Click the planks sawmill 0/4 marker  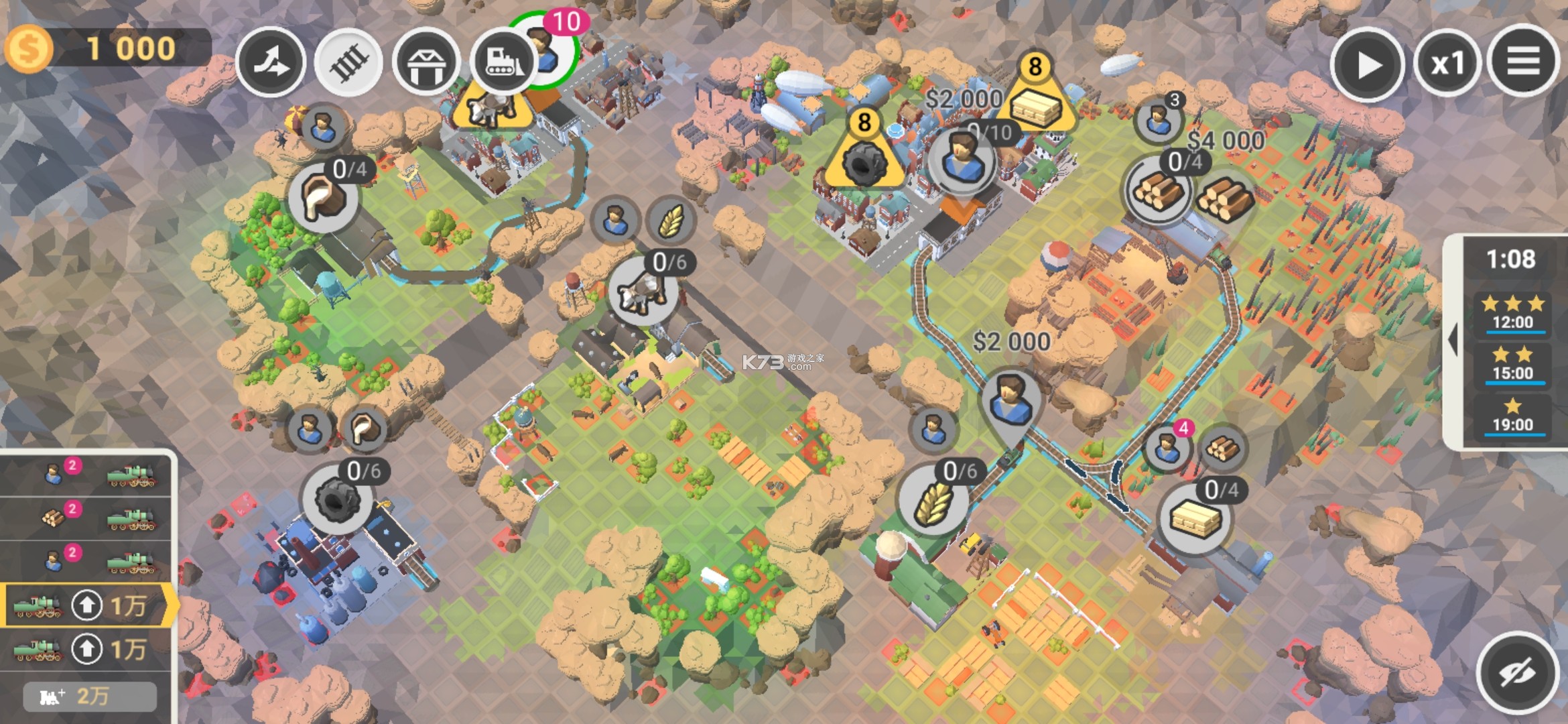tap(1194, 519)
